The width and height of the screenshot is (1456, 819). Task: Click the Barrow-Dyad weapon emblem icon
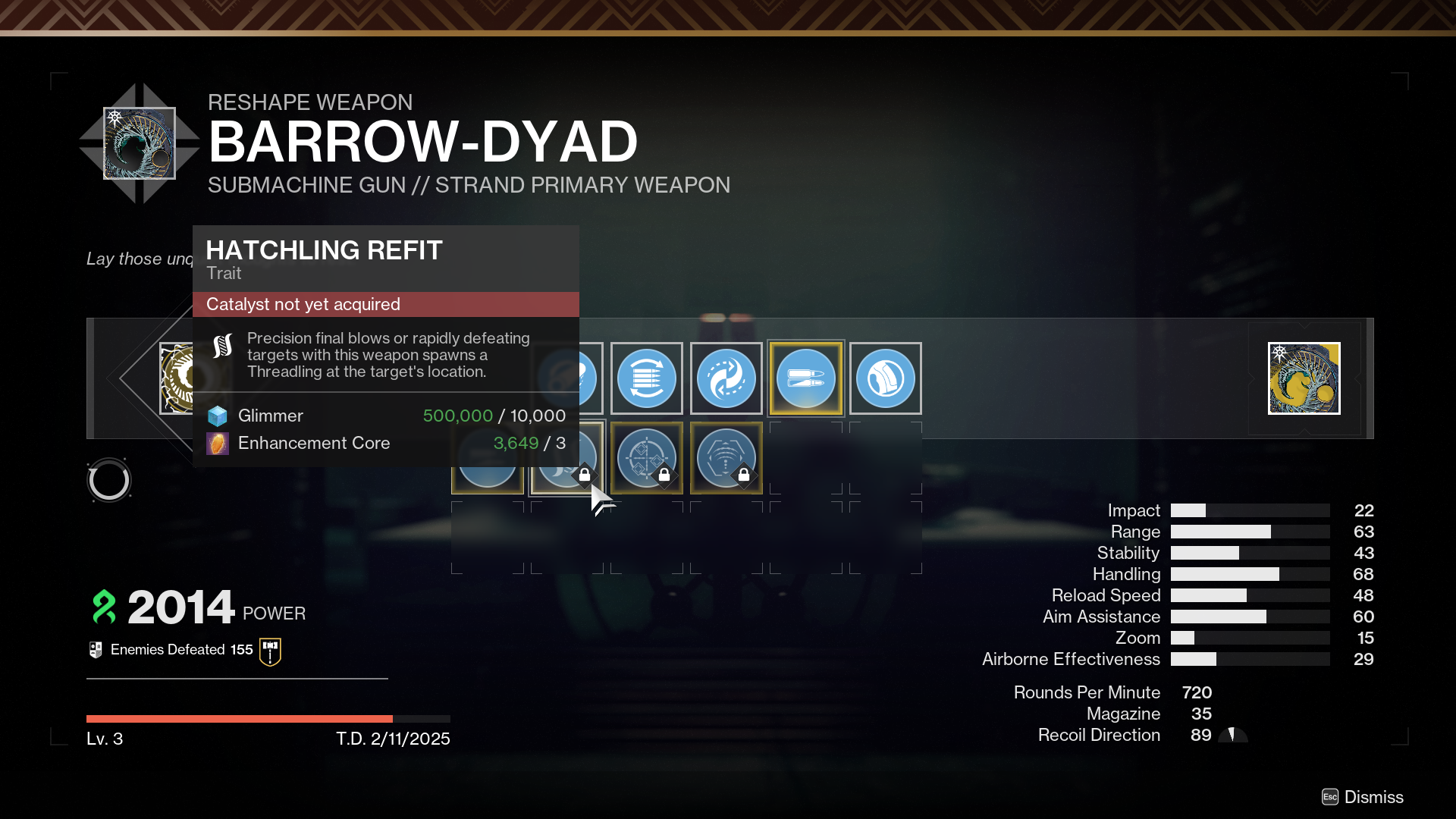(140, 143)
